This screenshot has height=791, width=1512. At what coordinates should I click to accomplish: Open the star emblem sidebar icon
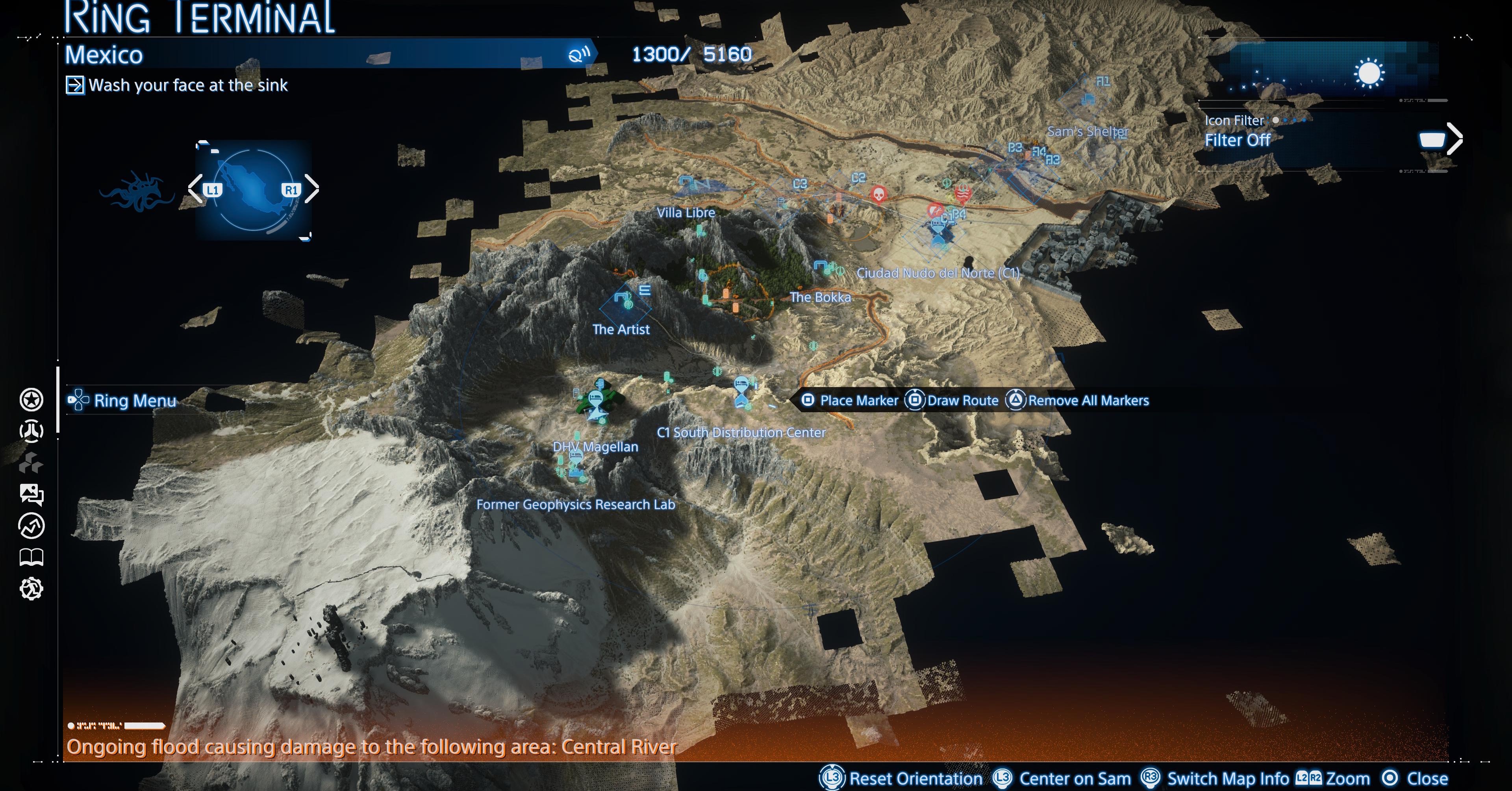coord(31,400)
